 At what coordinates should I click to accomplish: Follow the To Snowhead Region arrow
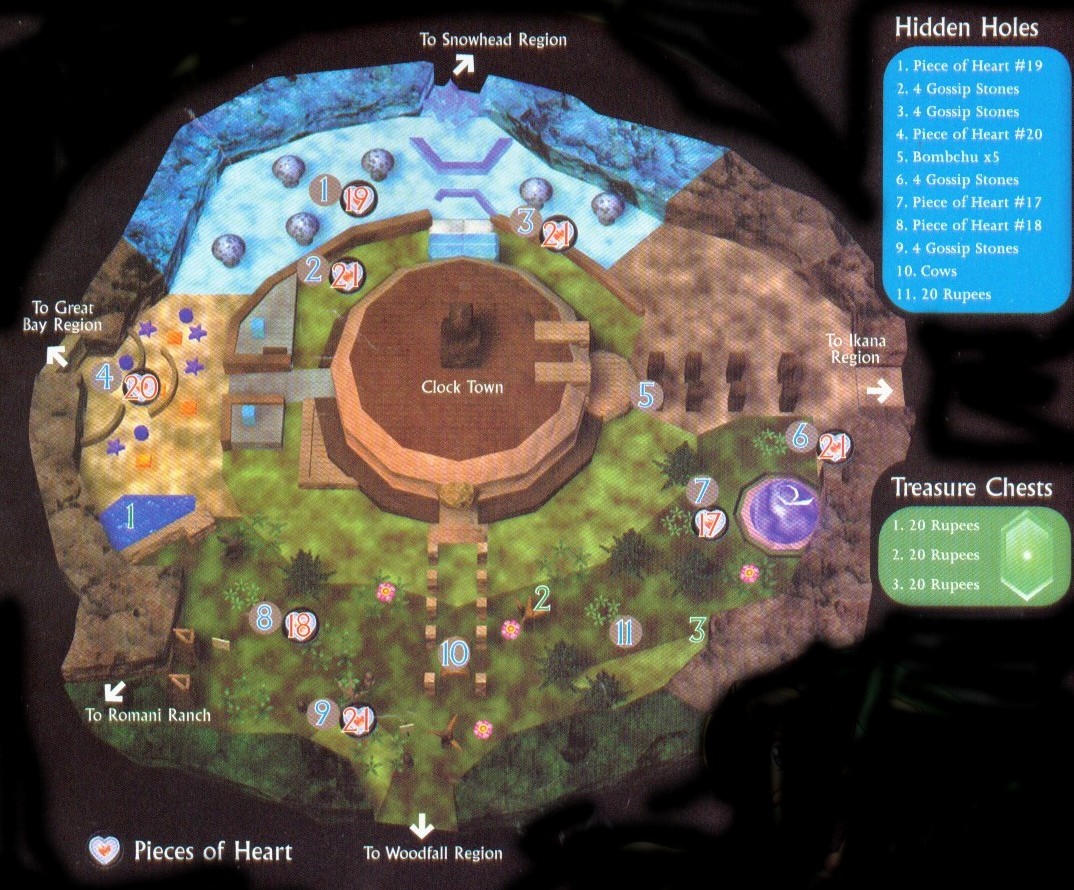[463, 64]
